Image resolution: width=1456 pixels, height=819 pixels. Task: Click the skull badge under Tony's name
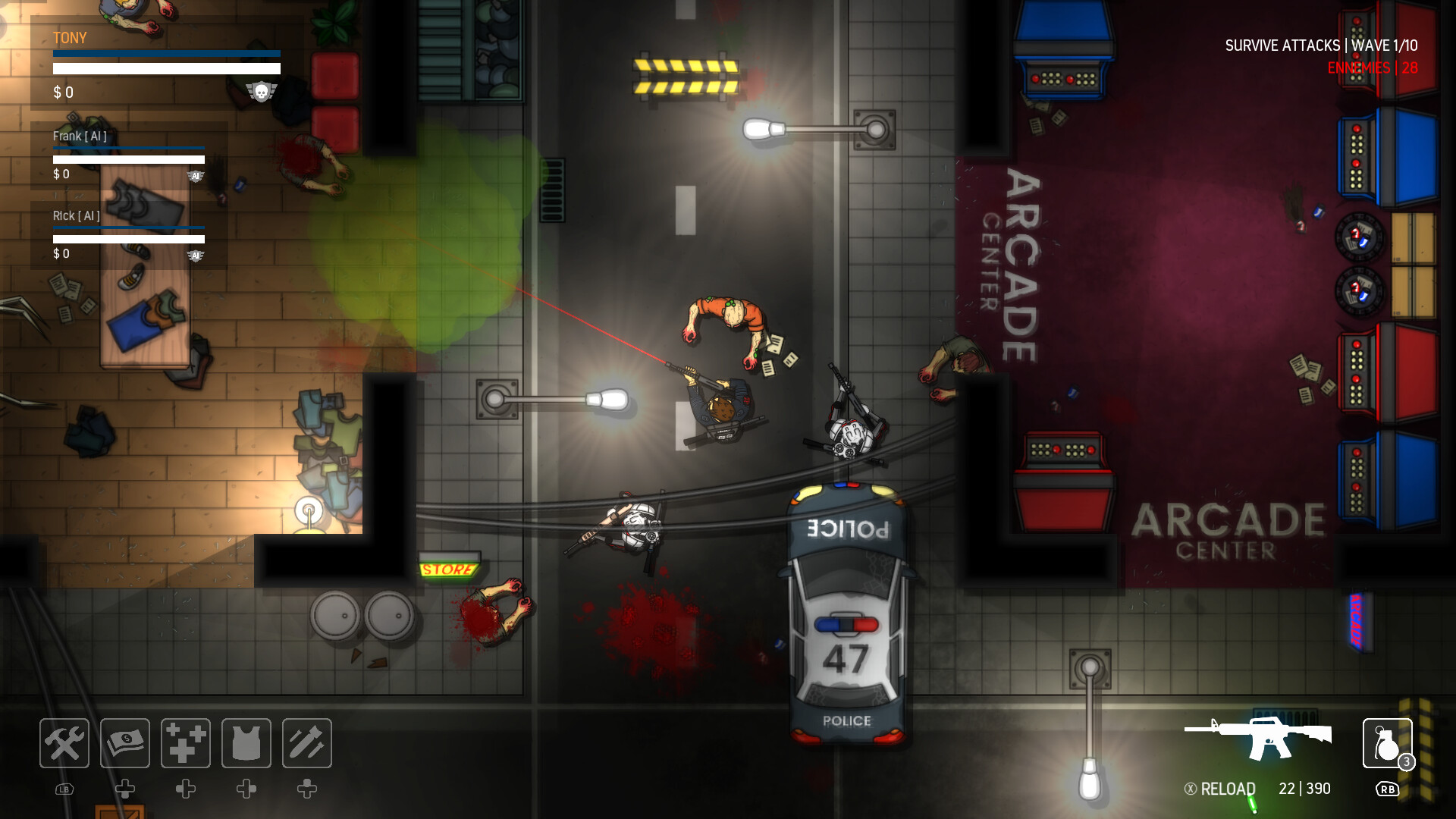262,91
